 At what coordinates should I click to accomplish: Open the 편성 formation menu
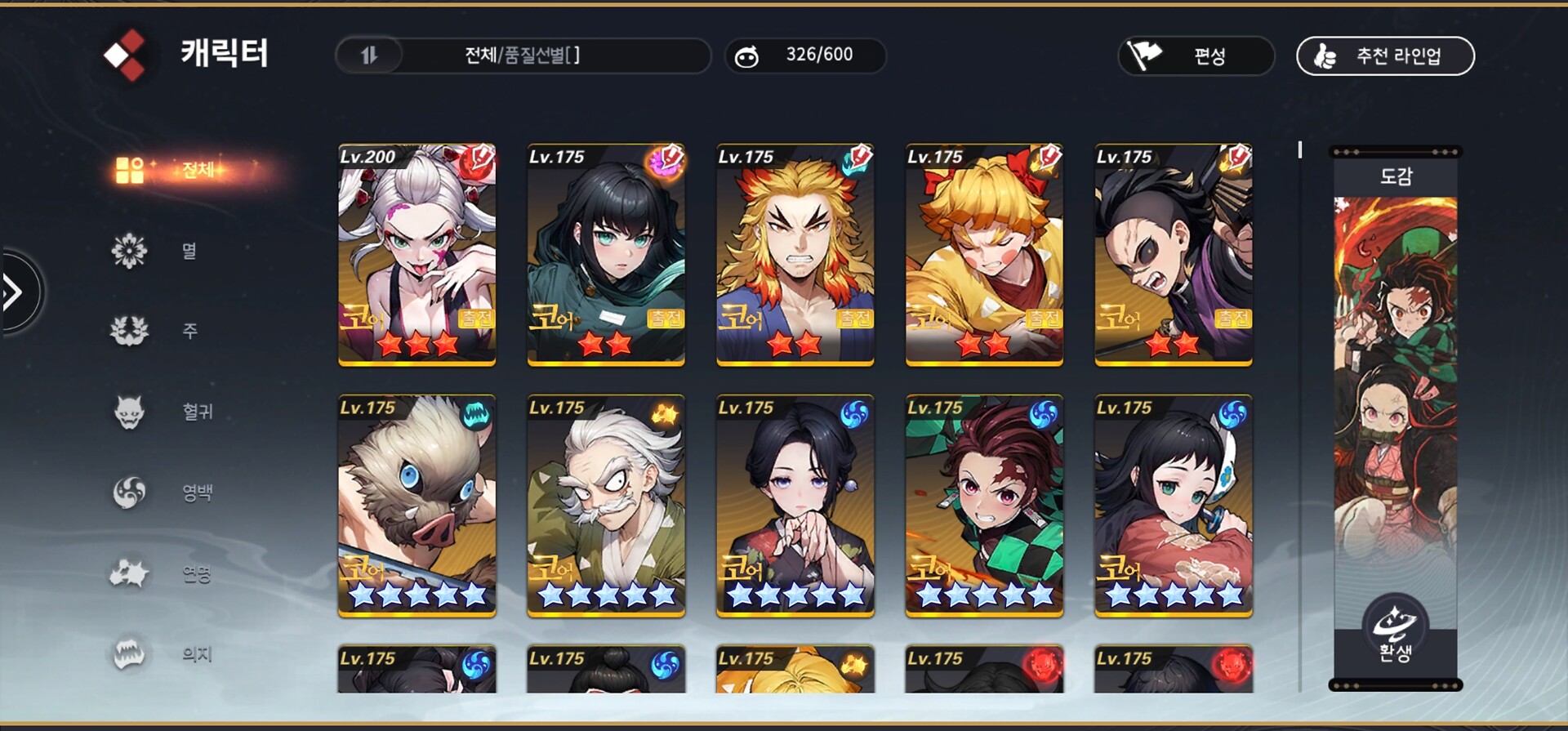[1196, 56]
